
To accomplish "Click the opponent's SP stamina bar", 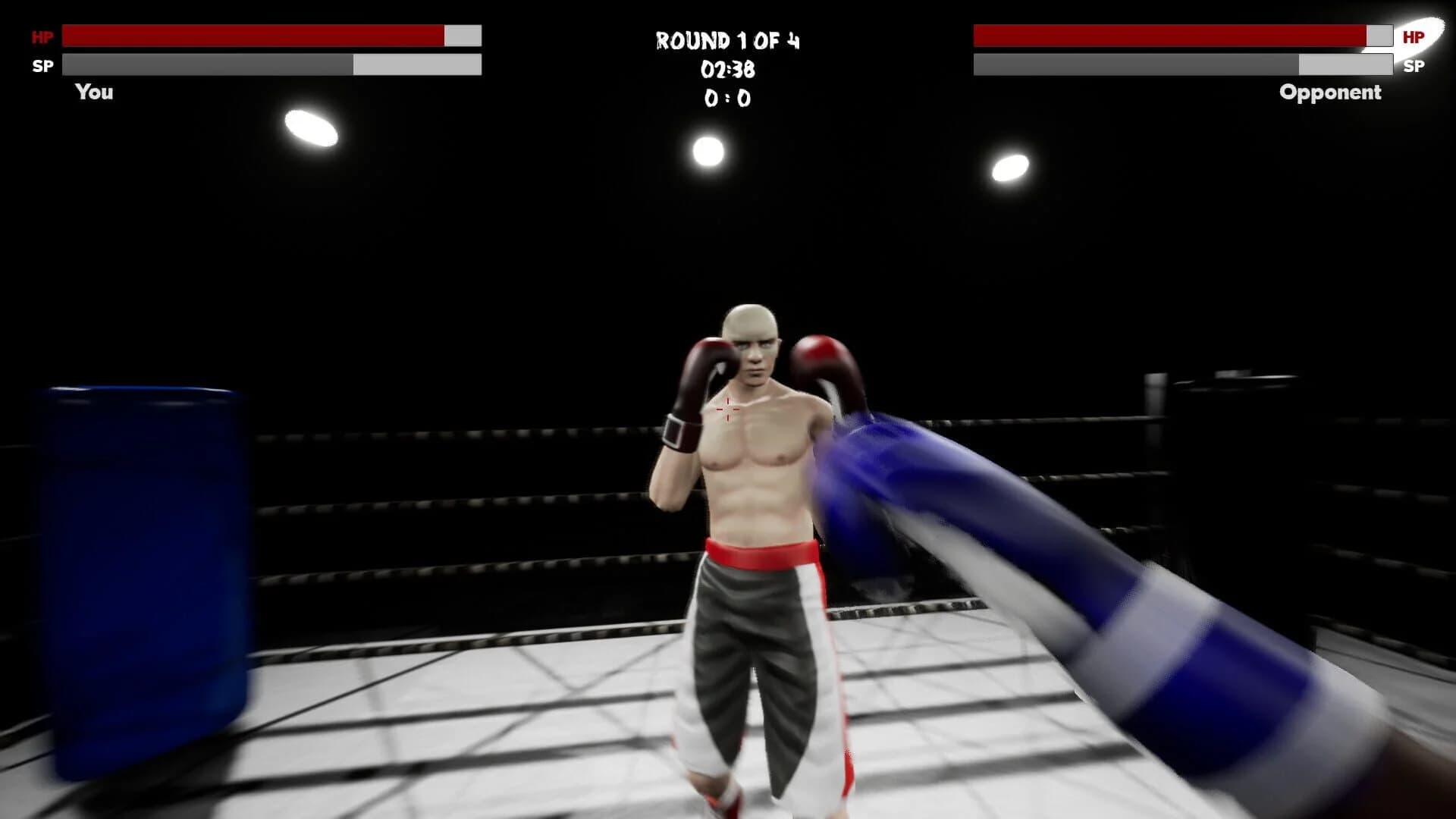I will tap(1183, 65).
